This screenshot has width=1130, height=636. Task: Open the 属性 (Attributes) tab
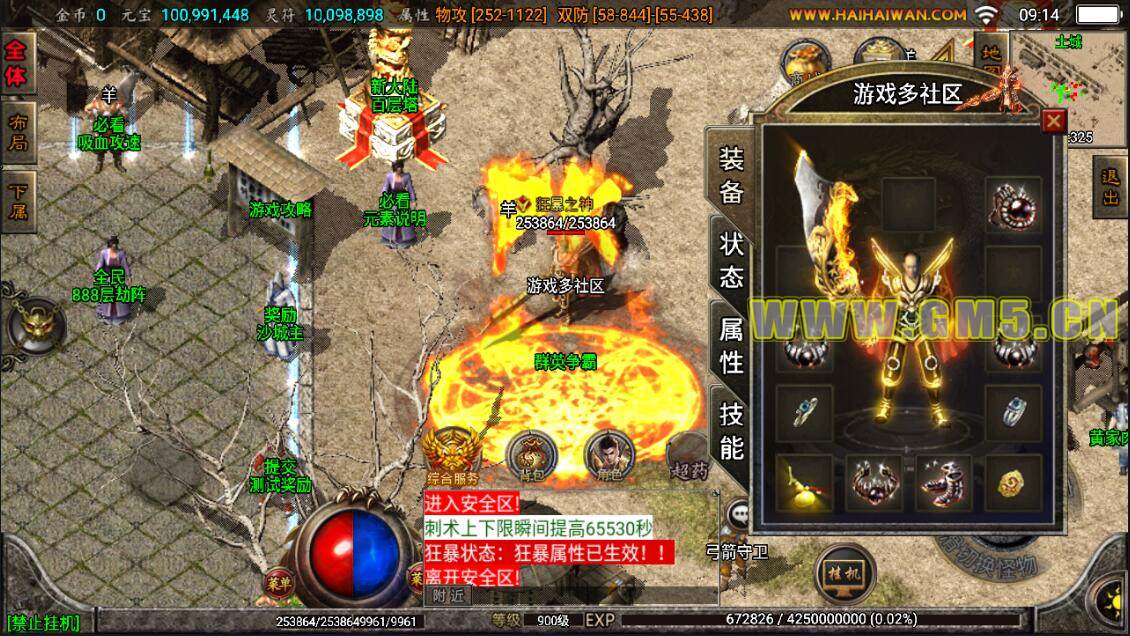coord(732,345)
